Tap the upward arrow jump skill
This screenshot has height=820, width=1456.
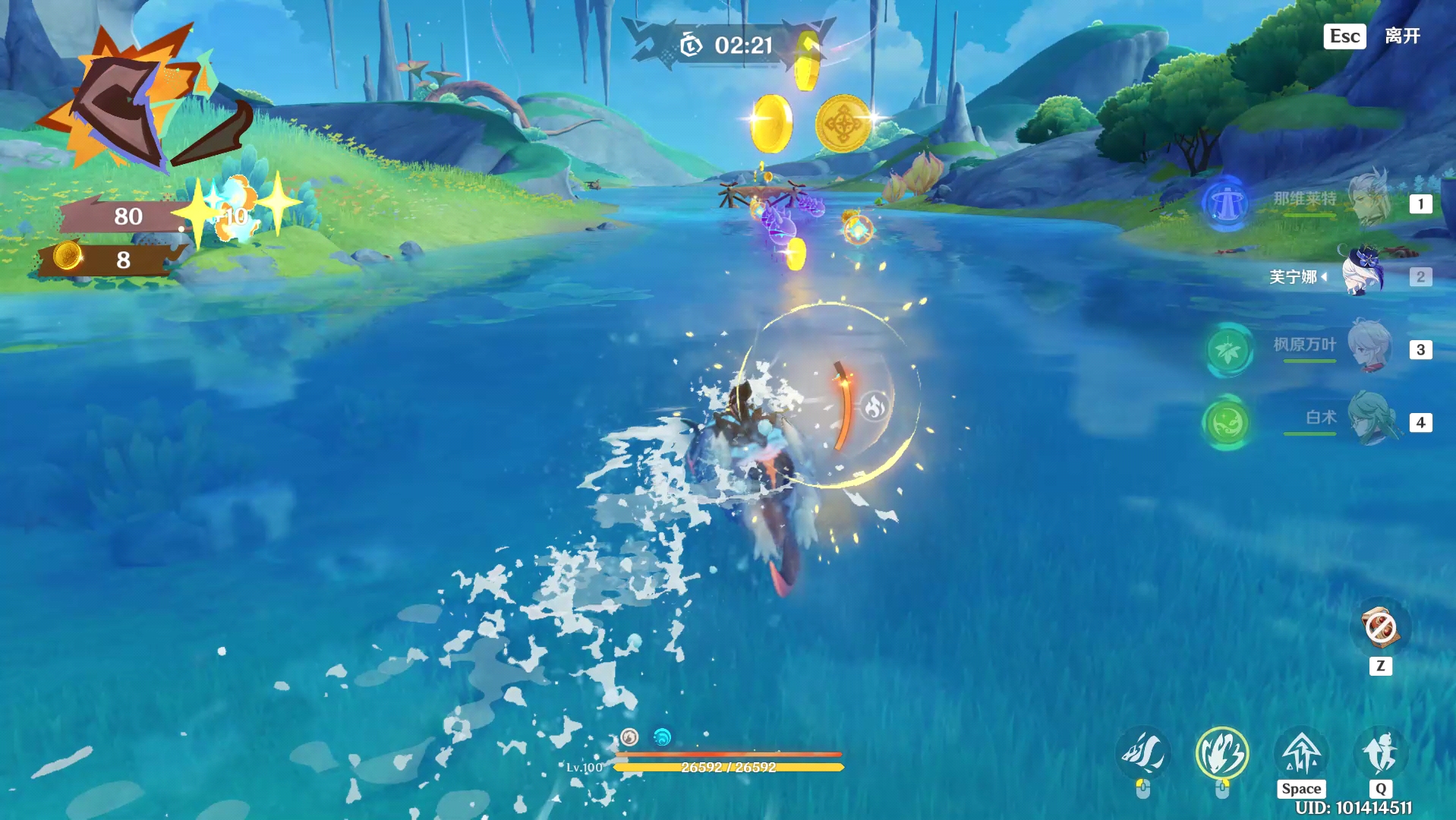(x=1301, y=752)
